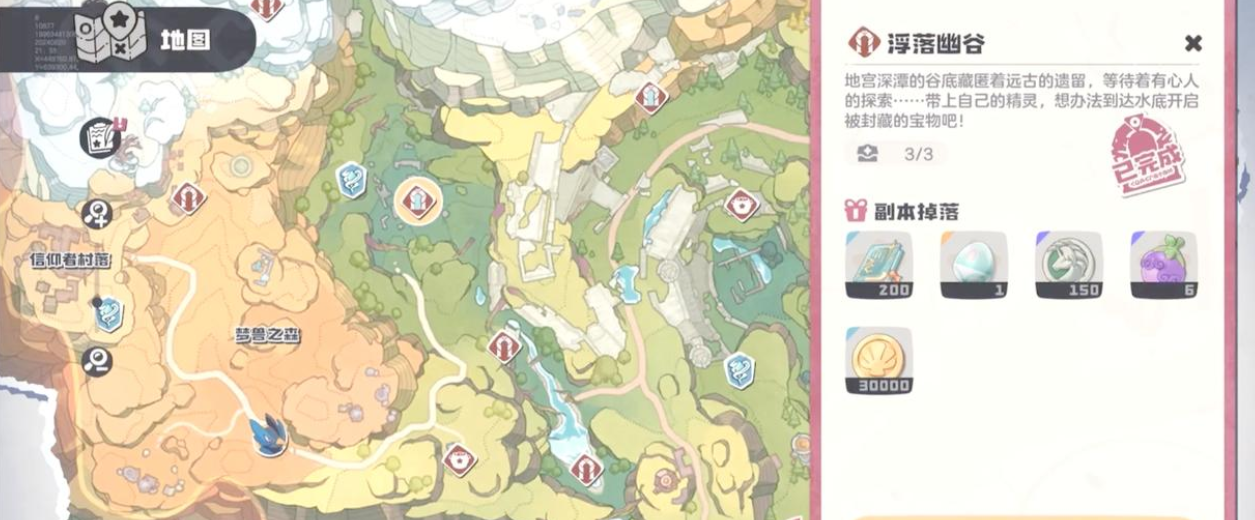This screenshot has width=1255, height=520.
Task: Open the quest board marker on the map
Action: point(101,137)
